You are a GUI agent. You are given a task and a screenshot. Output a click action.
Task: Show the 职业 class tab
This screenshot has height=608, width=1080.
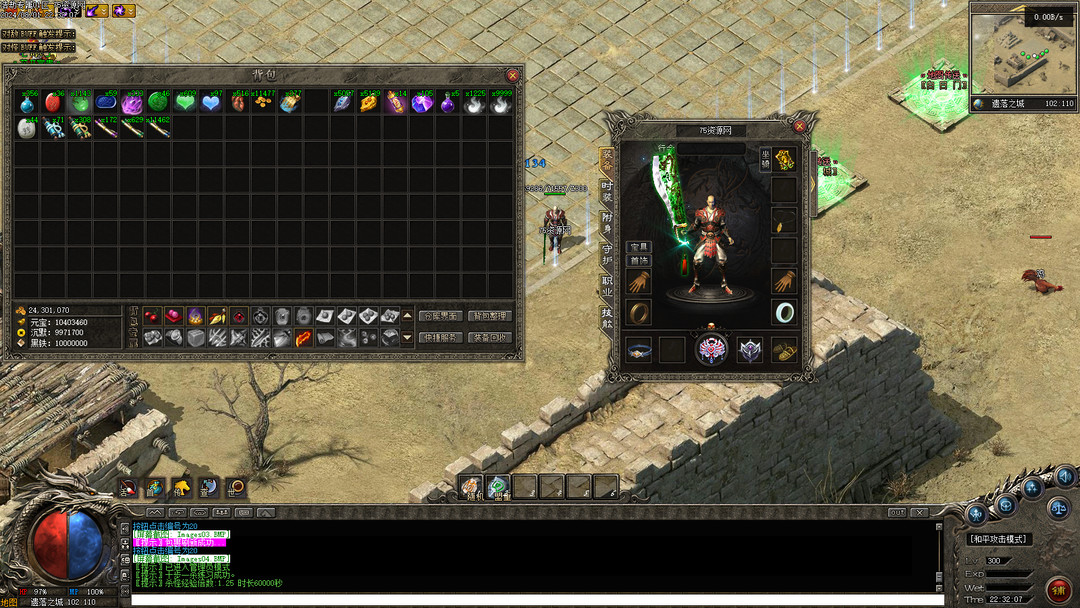tap(607, 285)
